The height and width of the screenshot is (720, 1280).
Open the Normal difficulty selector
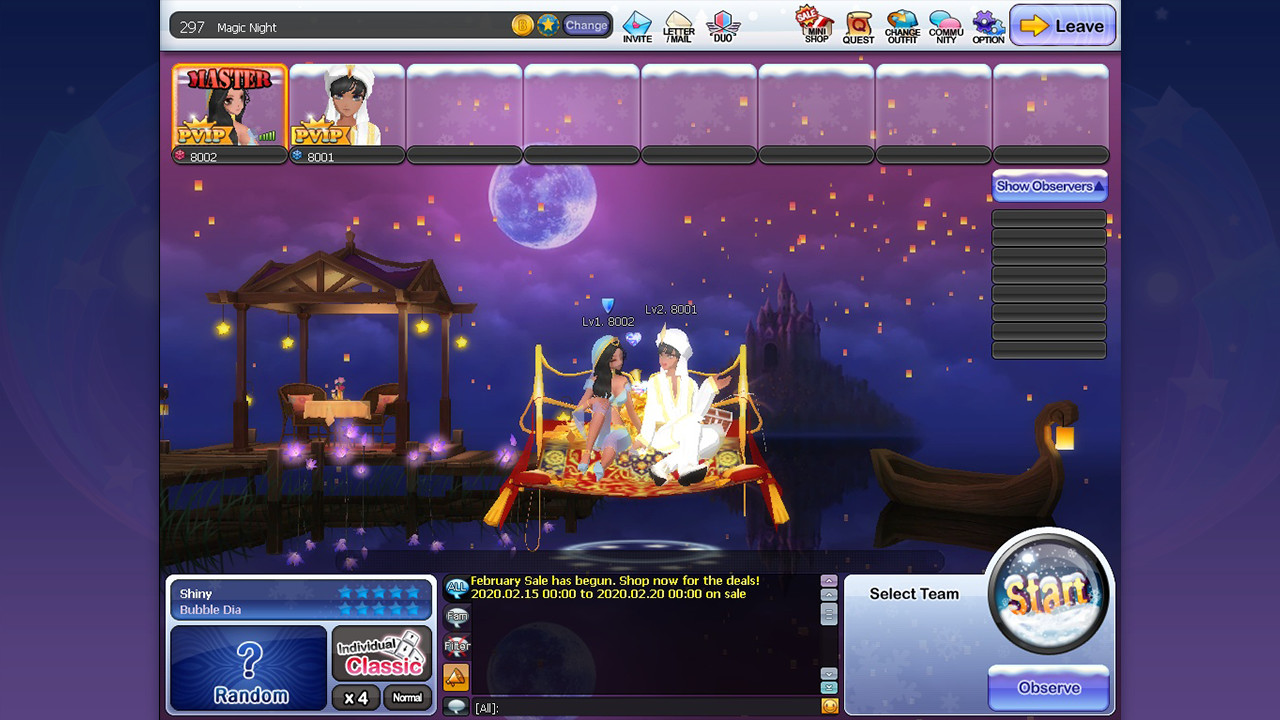(x=407, y=699)
